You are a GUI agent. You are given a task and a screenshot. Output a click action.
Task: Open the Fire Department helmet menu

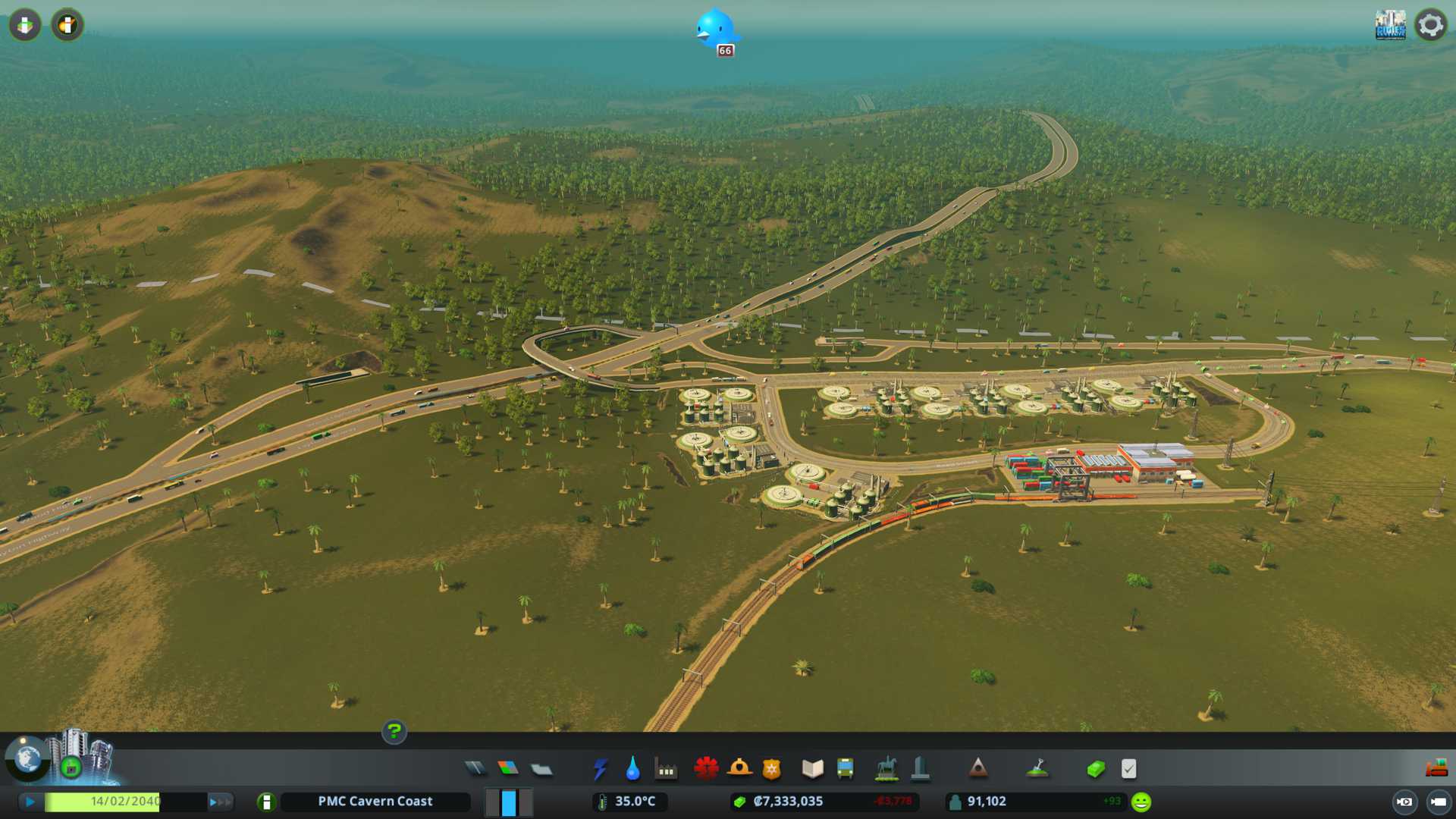(739, 769)
